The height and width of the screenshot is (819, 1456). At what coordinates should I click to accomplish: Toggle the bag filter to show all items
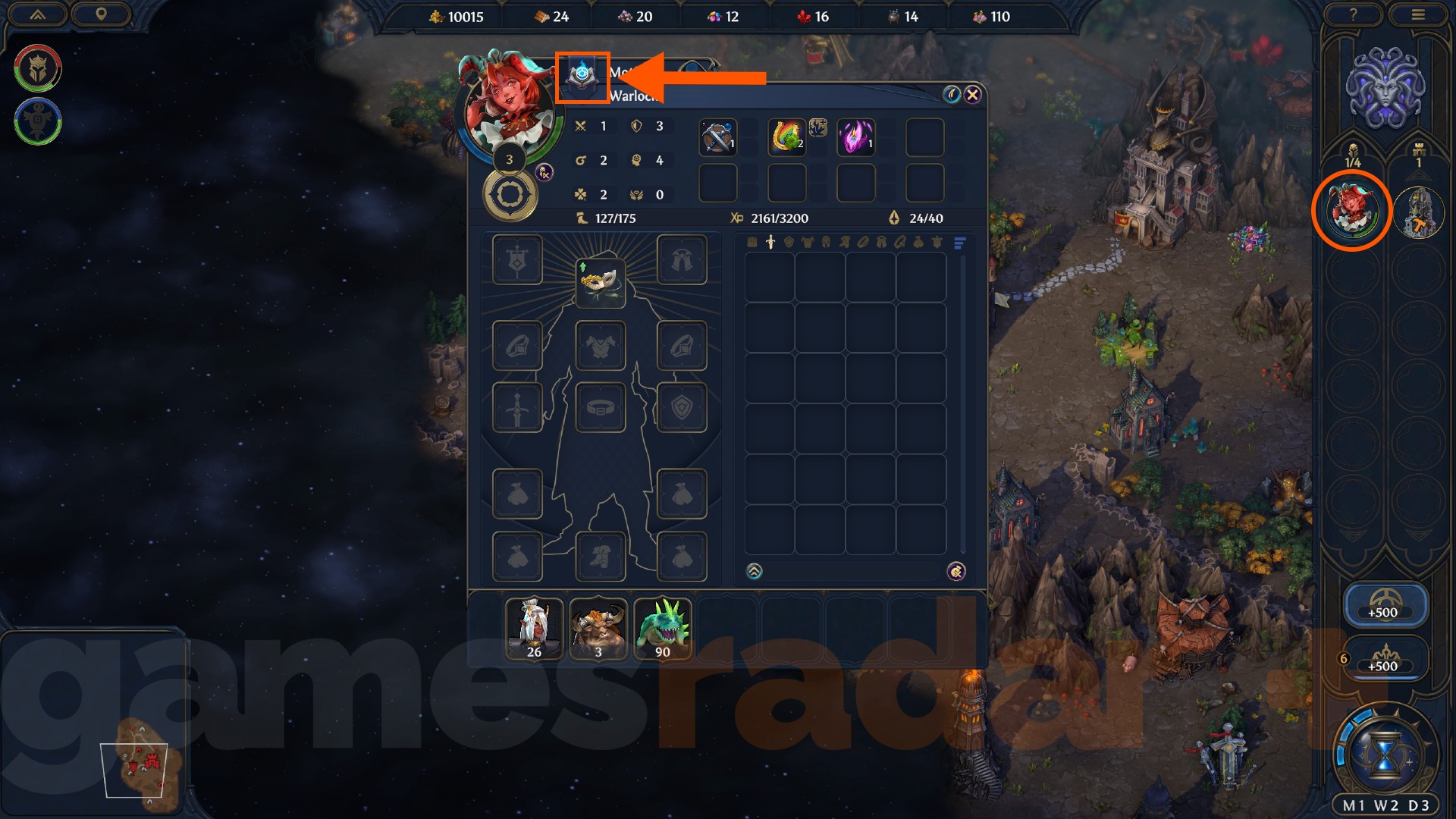[x=752, y=243]
